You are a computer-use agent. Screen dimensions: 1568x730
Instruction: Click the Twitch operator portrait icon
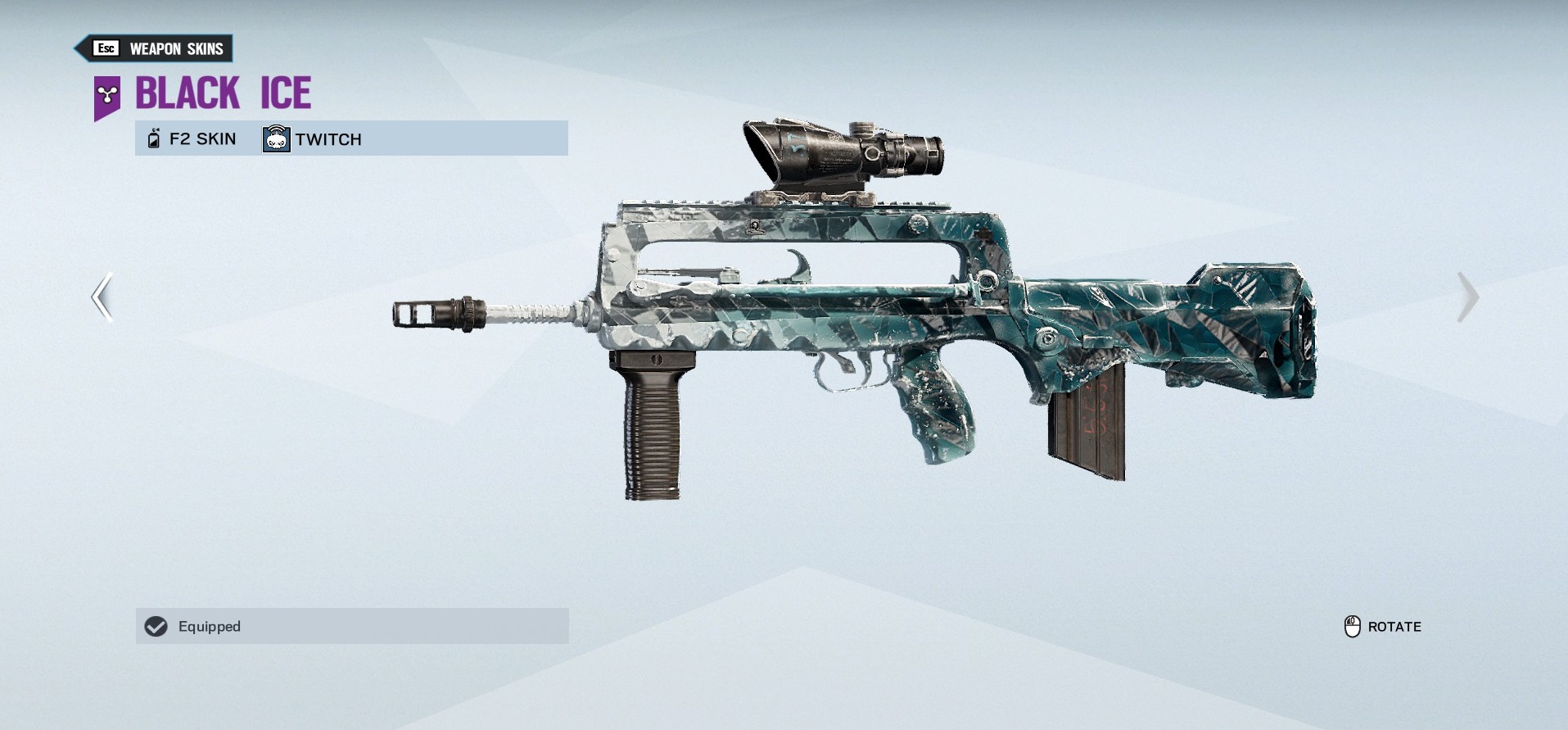coord(276,138)
